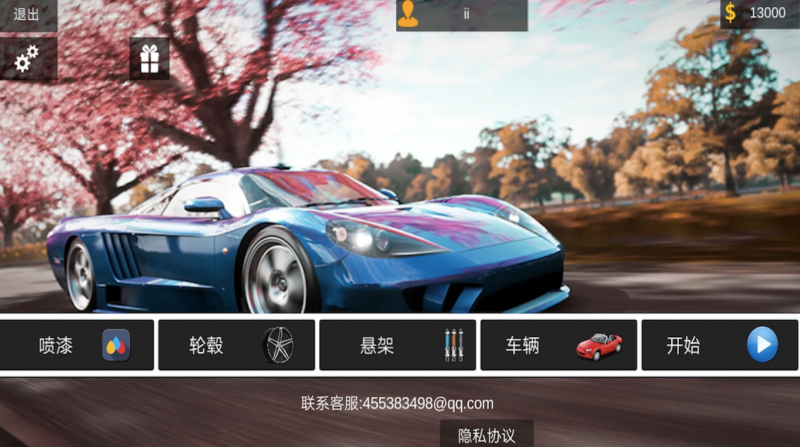Click the 退出 exit button
This screenshot has width=800, height=447.
(27, 14)
